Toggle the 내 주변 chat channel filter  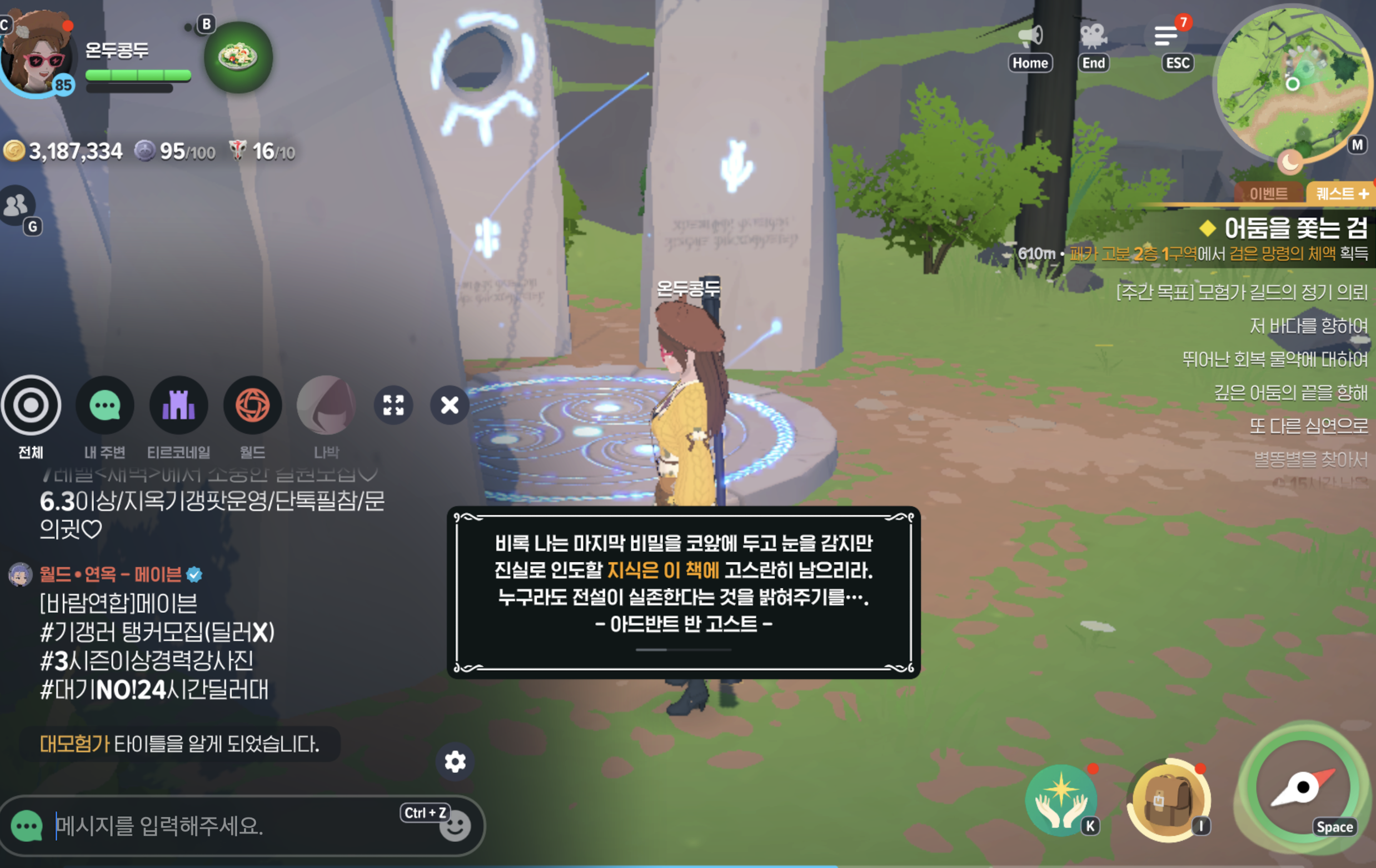[x=104, y=405]
